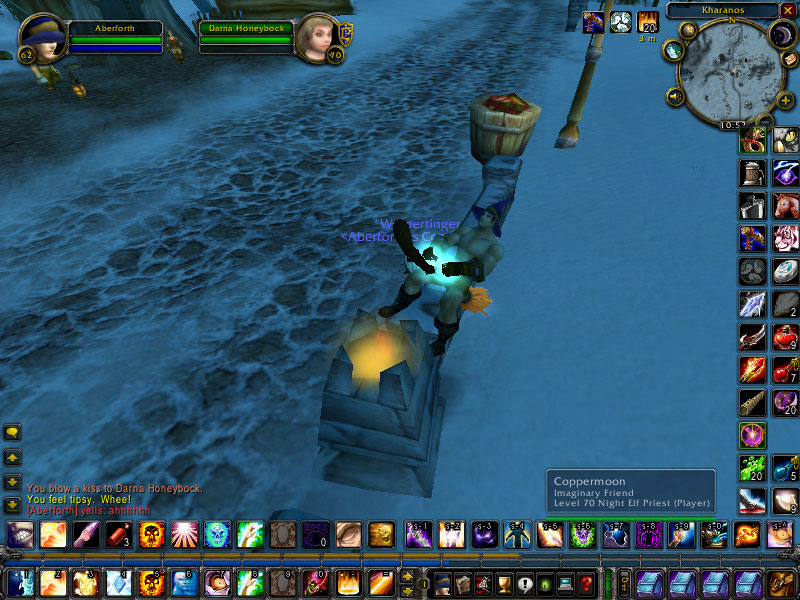Open the main menu computer button
Image resolution: width=800 pixels, height=600 pixels.
(x=567, y=583)
